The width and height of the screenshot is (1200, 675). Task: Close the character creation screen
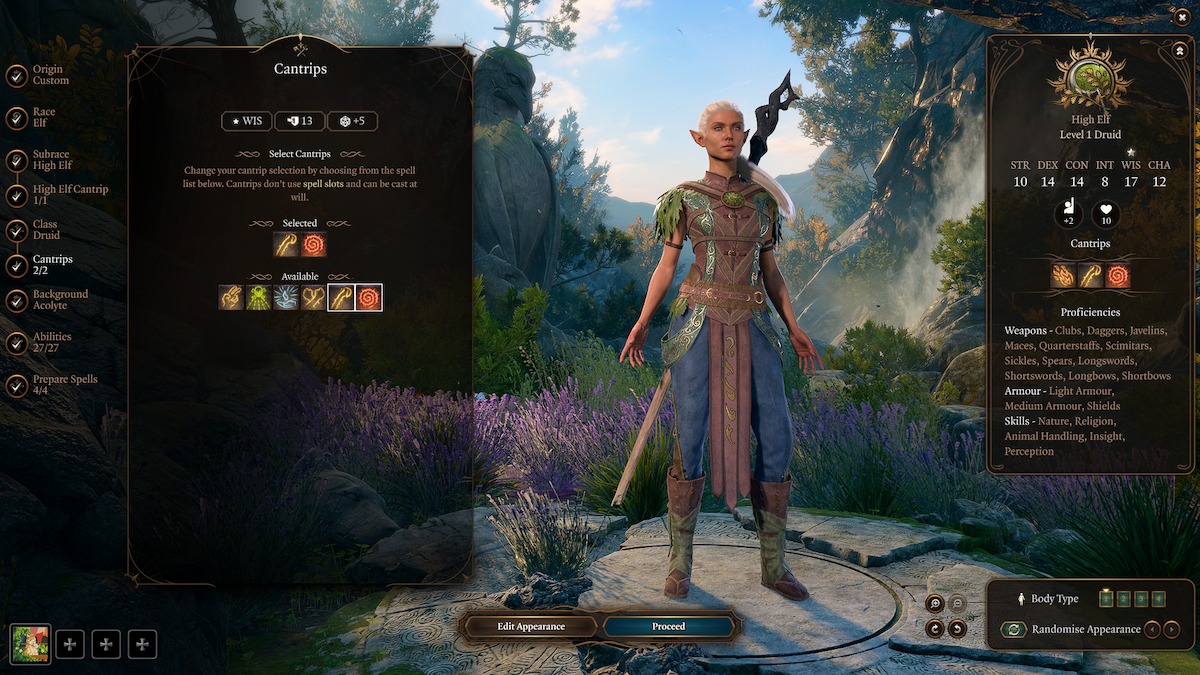coord(1183,16)
